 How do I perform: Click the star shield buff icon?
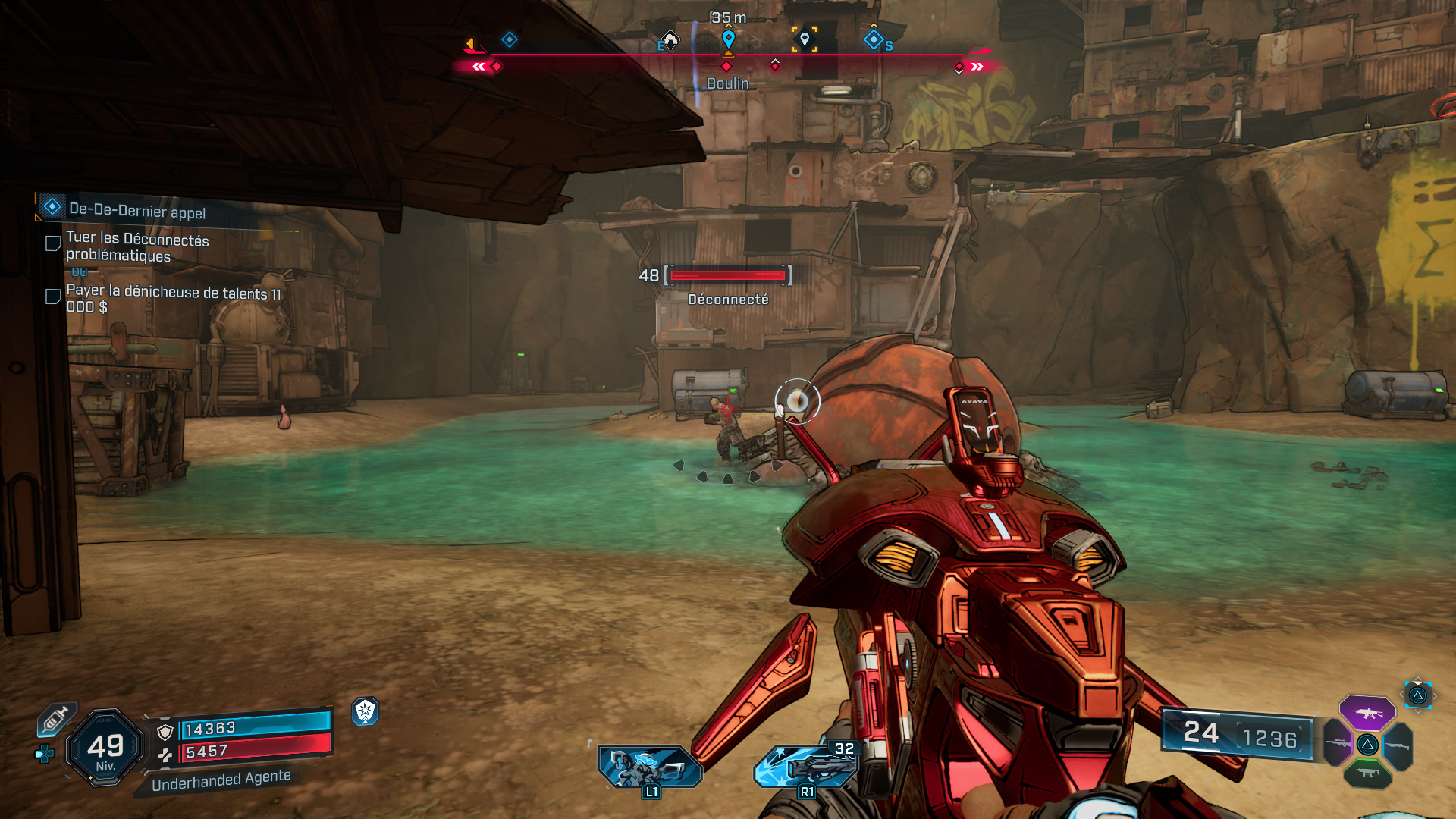tap(366, 711)
